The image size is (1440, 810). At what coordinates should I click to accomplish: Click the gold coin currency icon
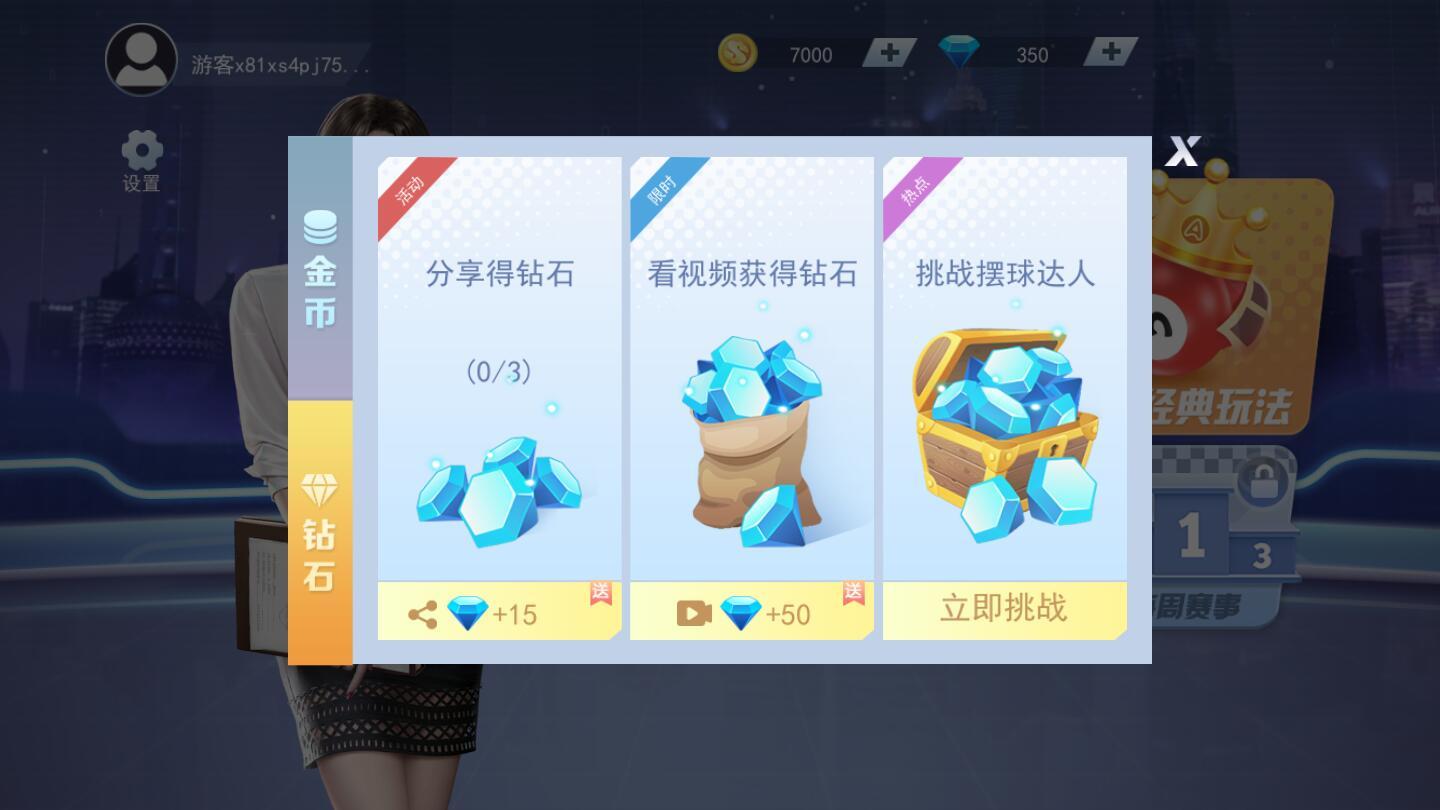click(737, 54)
